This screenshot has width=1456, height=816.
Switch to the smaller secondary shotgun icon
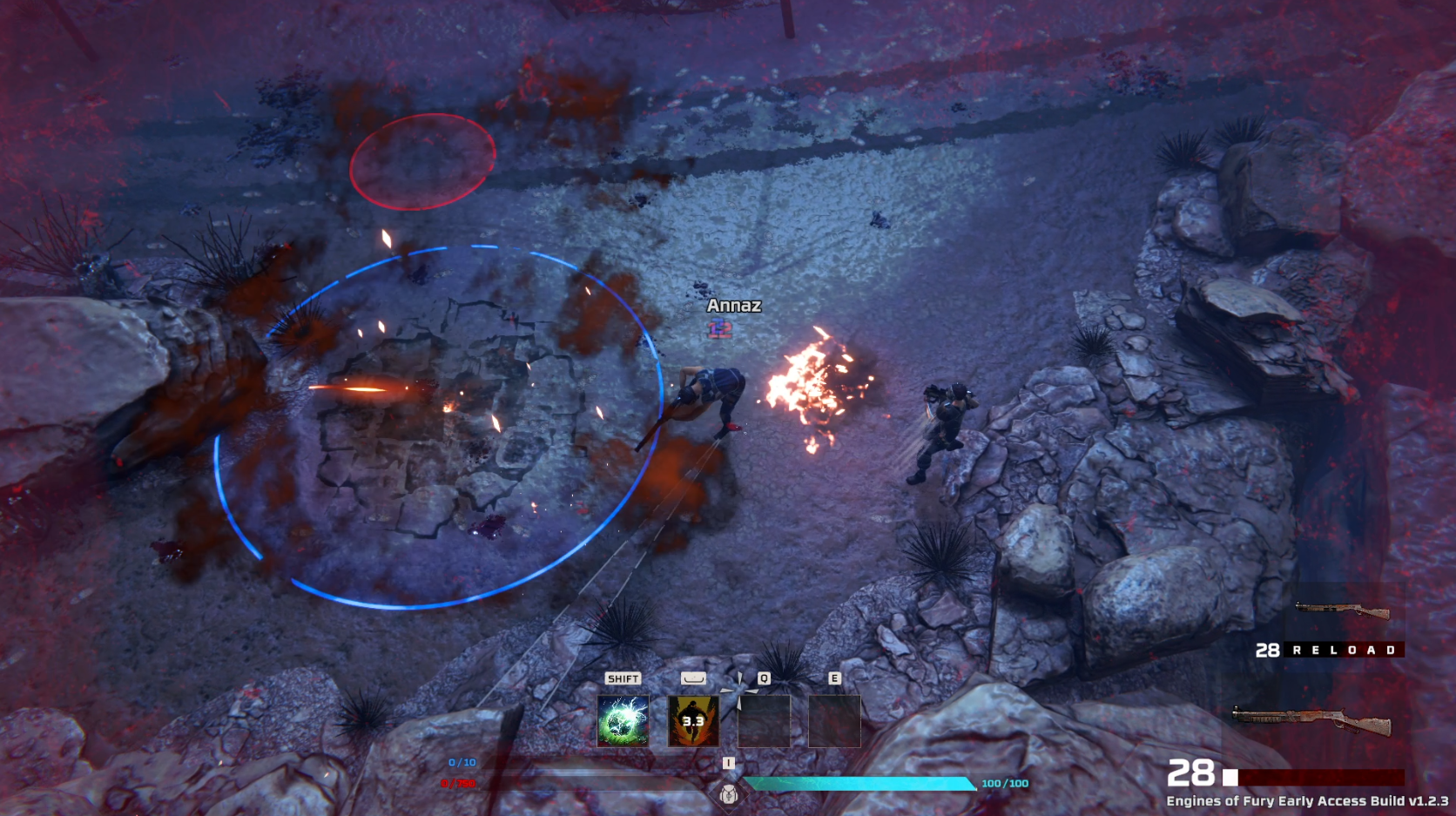coord(1342,610)
